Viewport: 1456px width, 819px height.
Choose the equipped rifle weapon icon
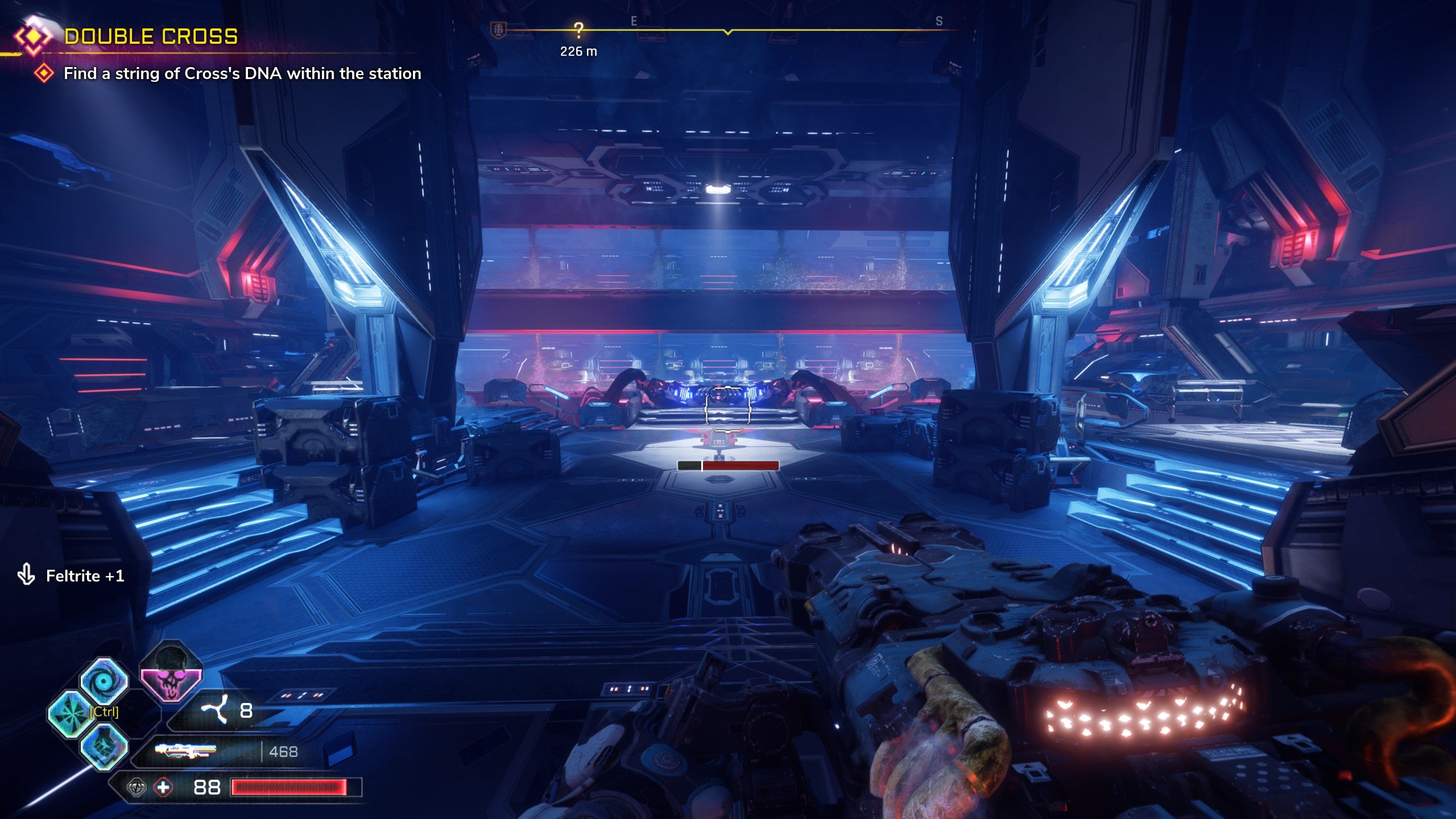click(185, 751)
